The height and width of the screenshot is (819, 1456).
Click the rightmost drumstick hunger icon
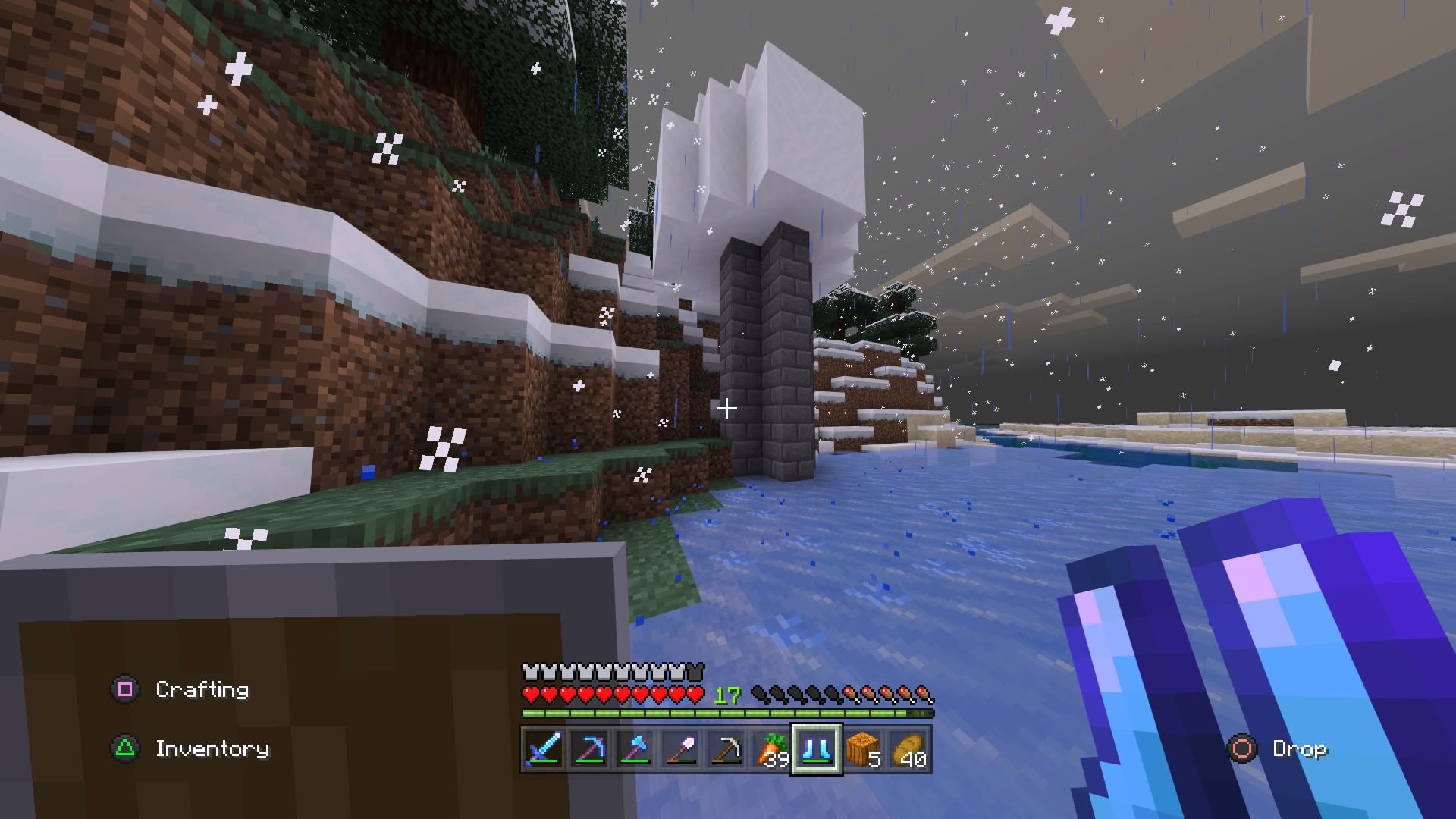click(924, 692)
